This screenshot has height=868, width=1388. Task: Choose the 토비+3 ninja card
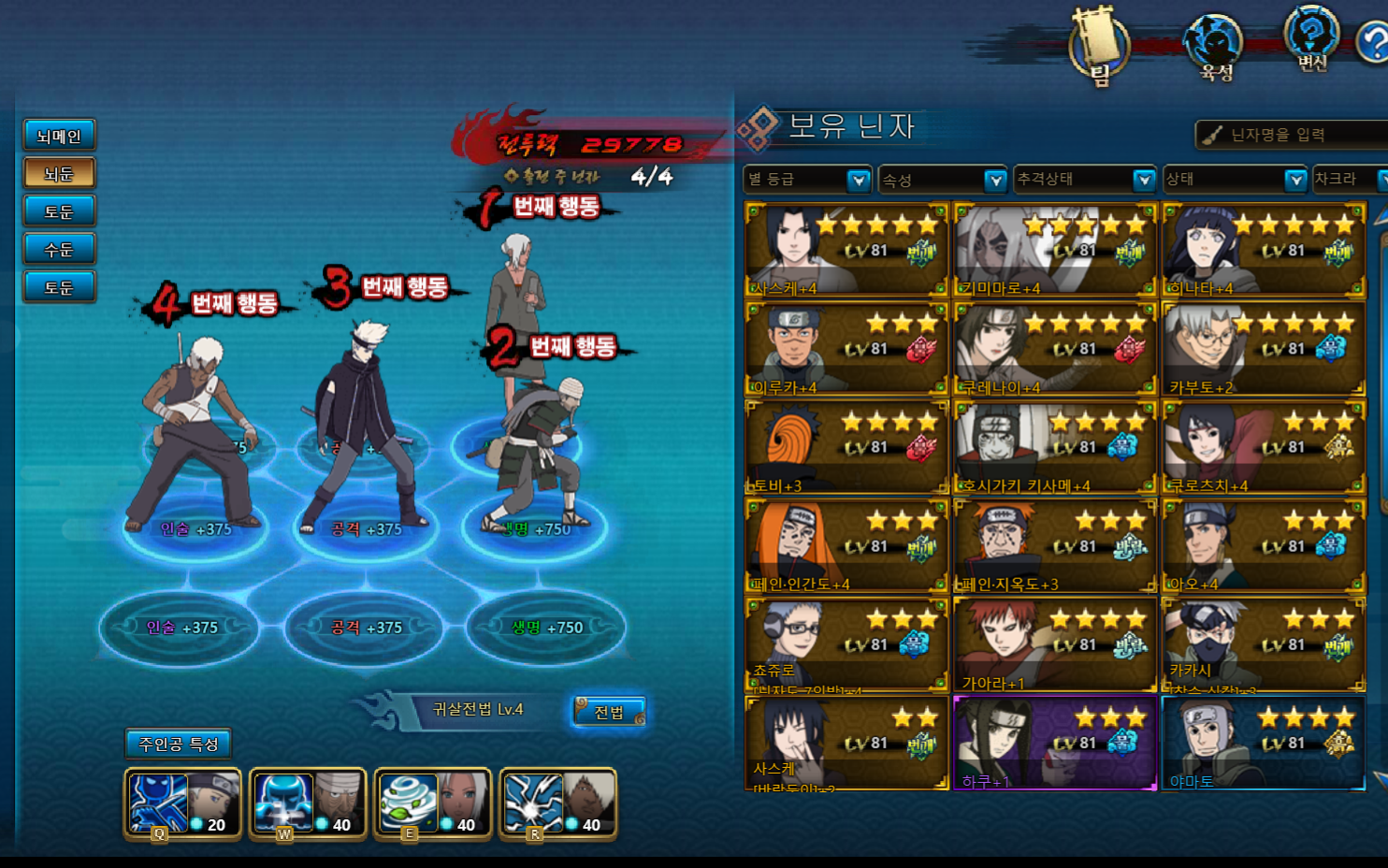point(846,447)
